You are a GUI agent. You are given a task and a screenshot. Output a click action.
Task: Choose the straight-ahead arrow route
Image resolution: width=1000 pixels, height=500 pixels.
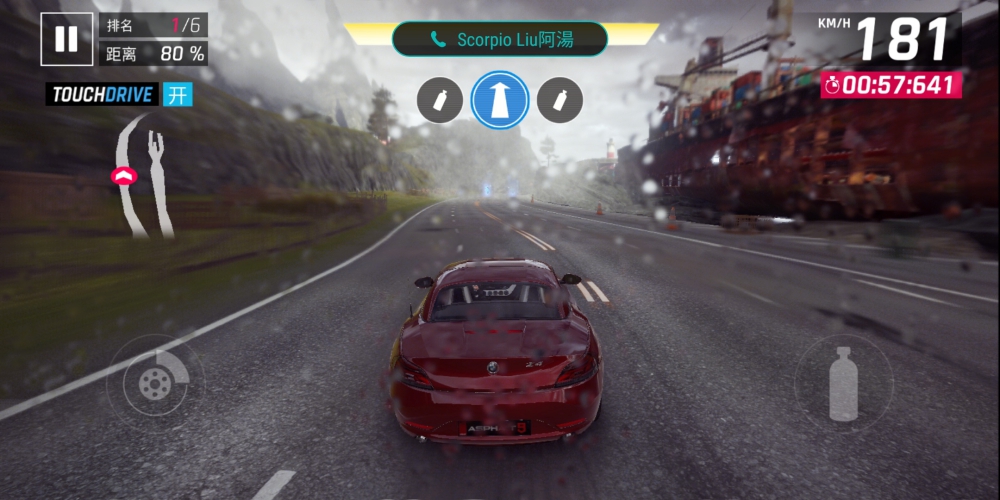coord(500,100)
